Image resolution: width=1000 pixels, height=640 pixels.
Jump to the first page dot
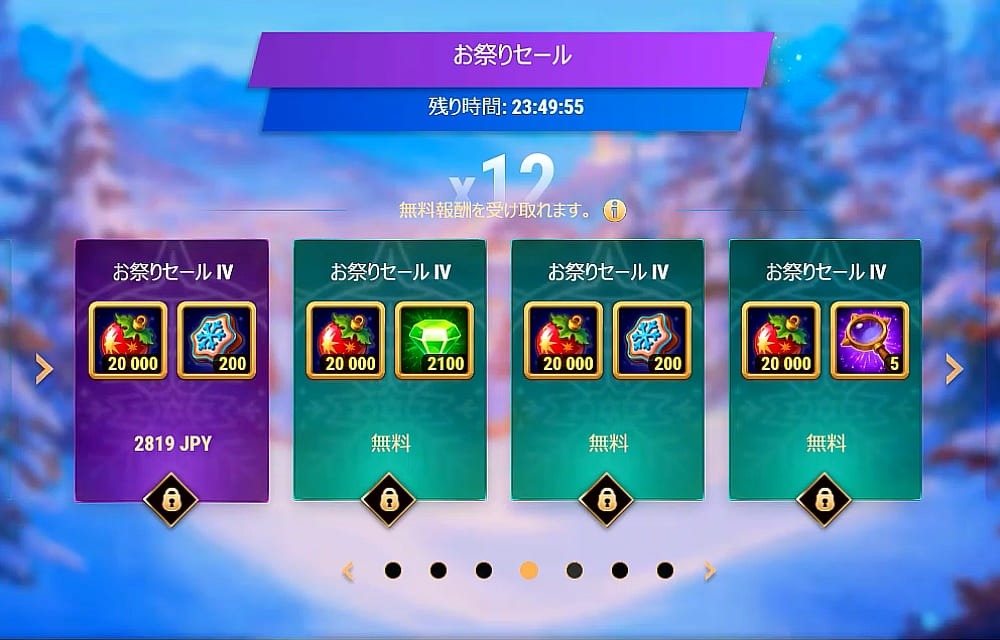click(x=393, y=571)
